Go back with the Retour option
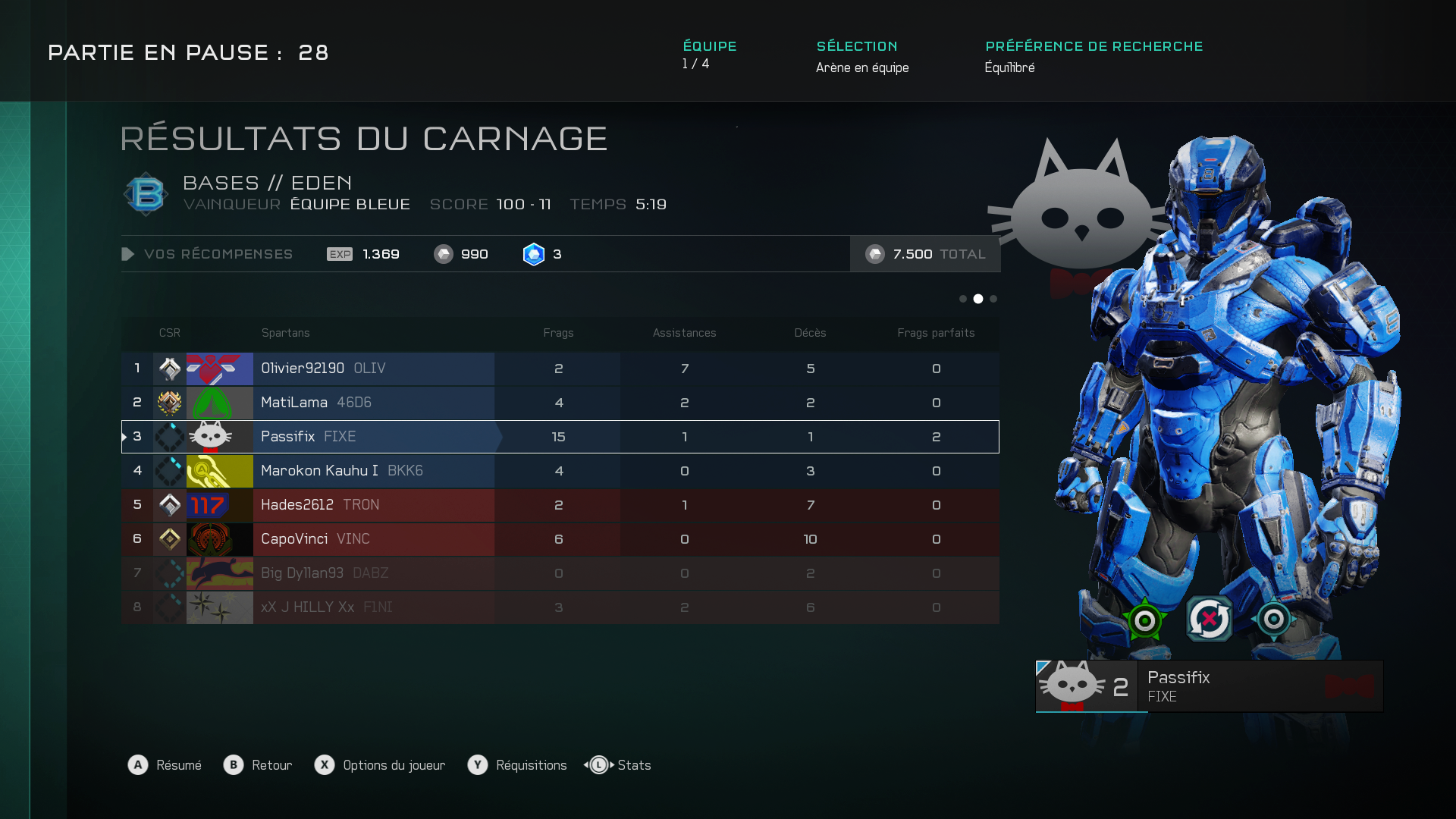Screen dimensions: 1456x819 point(259,765)
